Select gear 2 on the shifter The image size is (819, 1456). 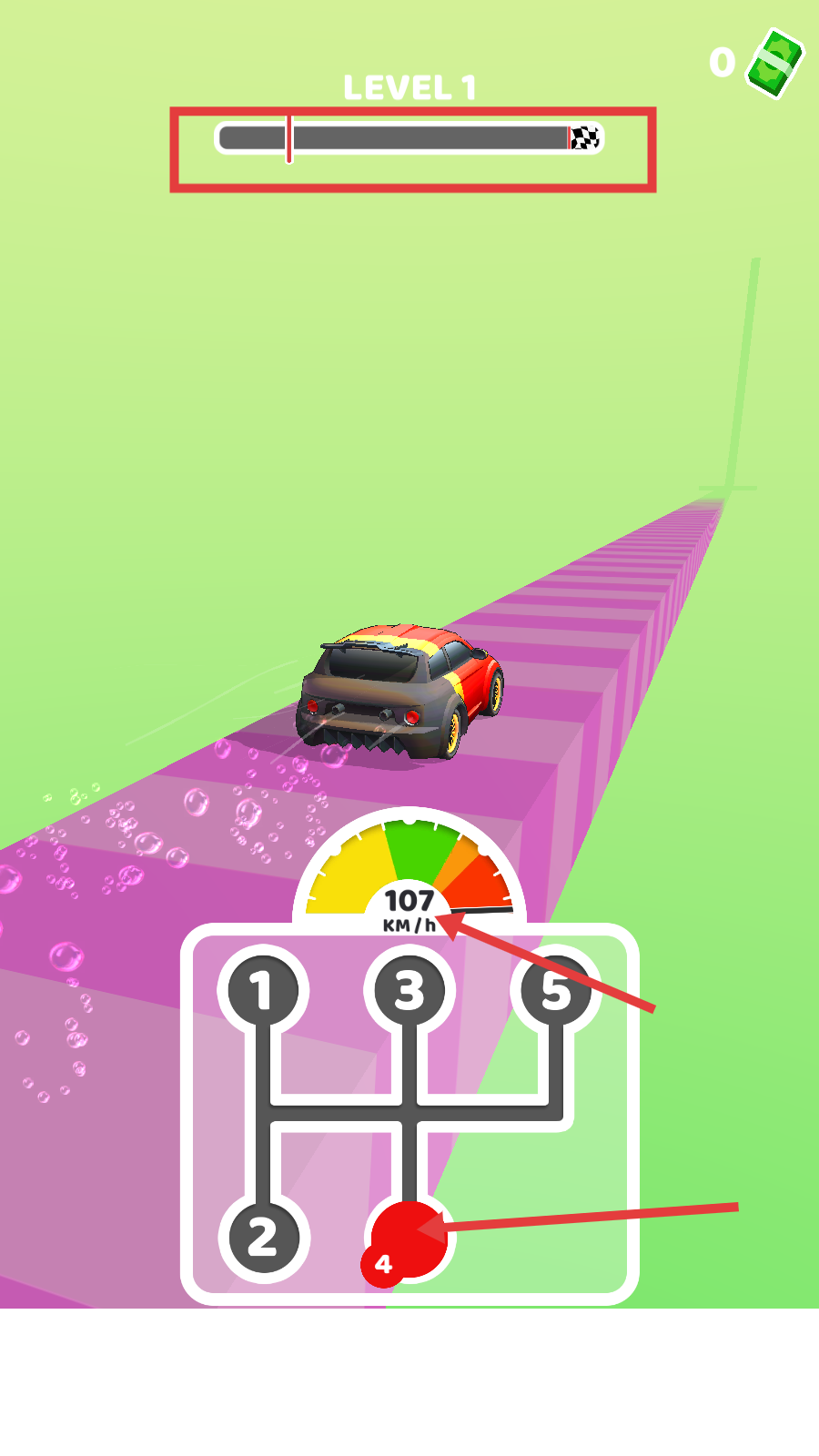pyautogui.click(x=262, y=1238)
